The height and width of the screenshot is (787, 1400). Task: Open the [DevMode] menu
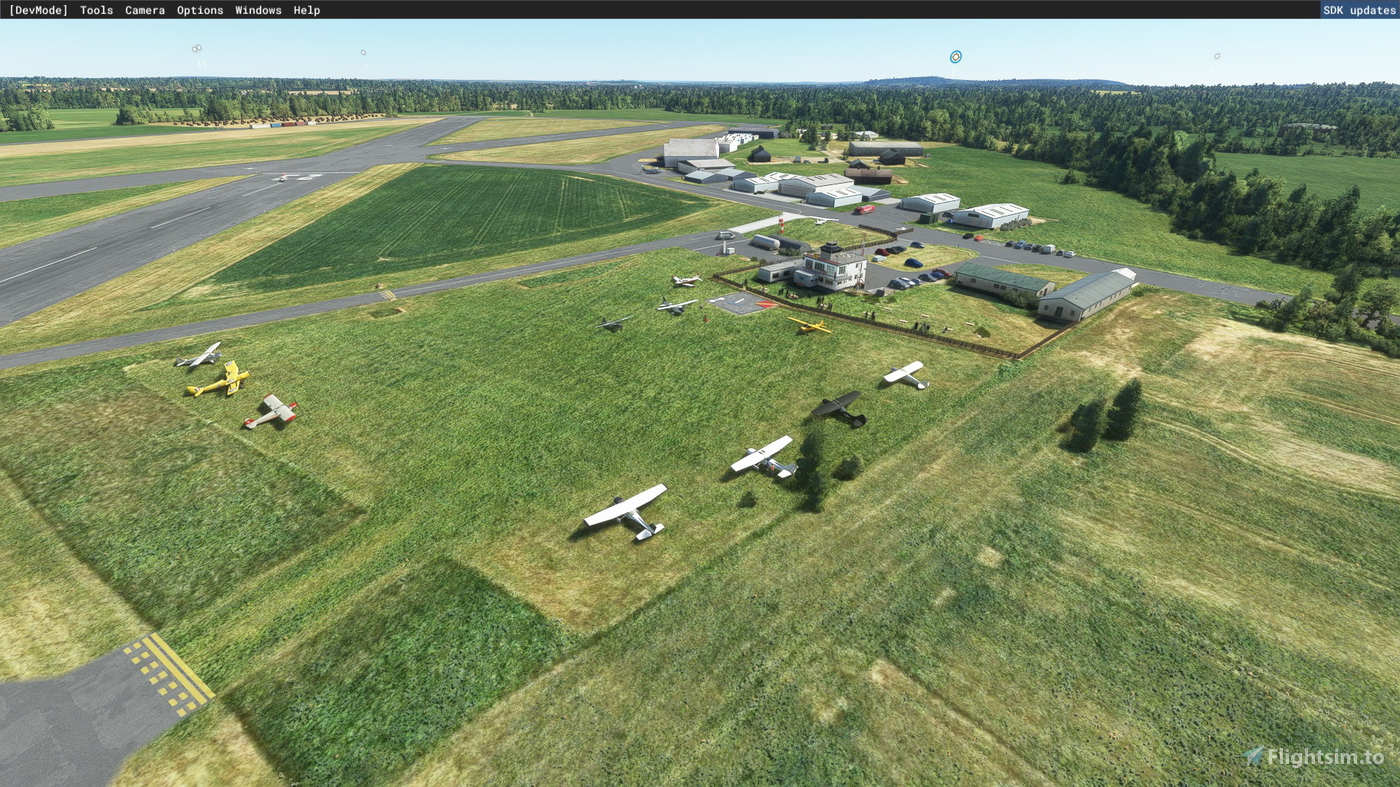tap(40, 10)
